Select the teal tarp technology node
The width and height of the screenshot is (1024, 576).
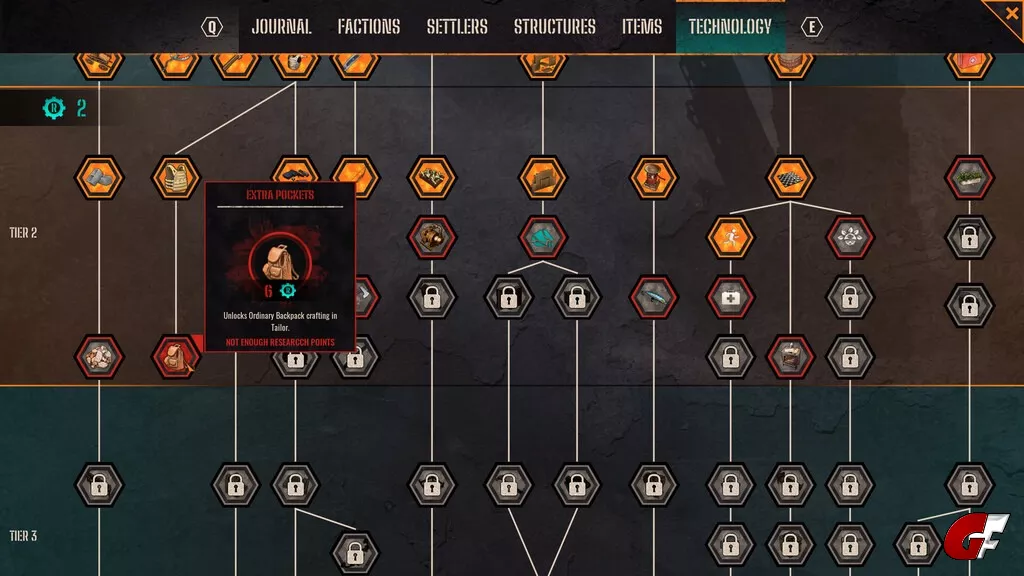pos(543,237)
